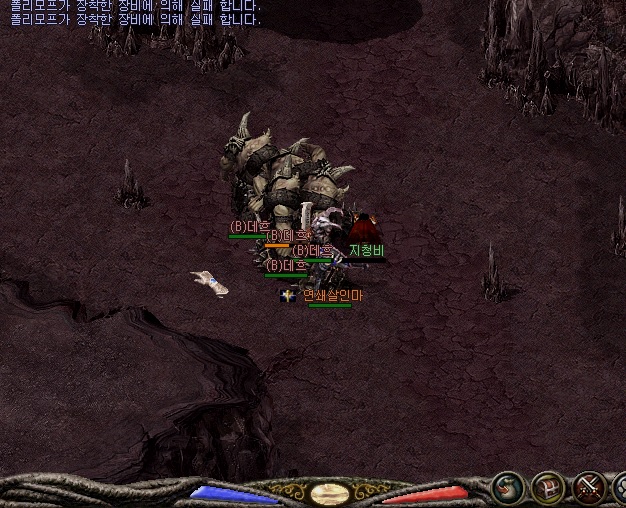626x508 pixels.
Task: Select the crossed swords icon
Action: (590, 488)
